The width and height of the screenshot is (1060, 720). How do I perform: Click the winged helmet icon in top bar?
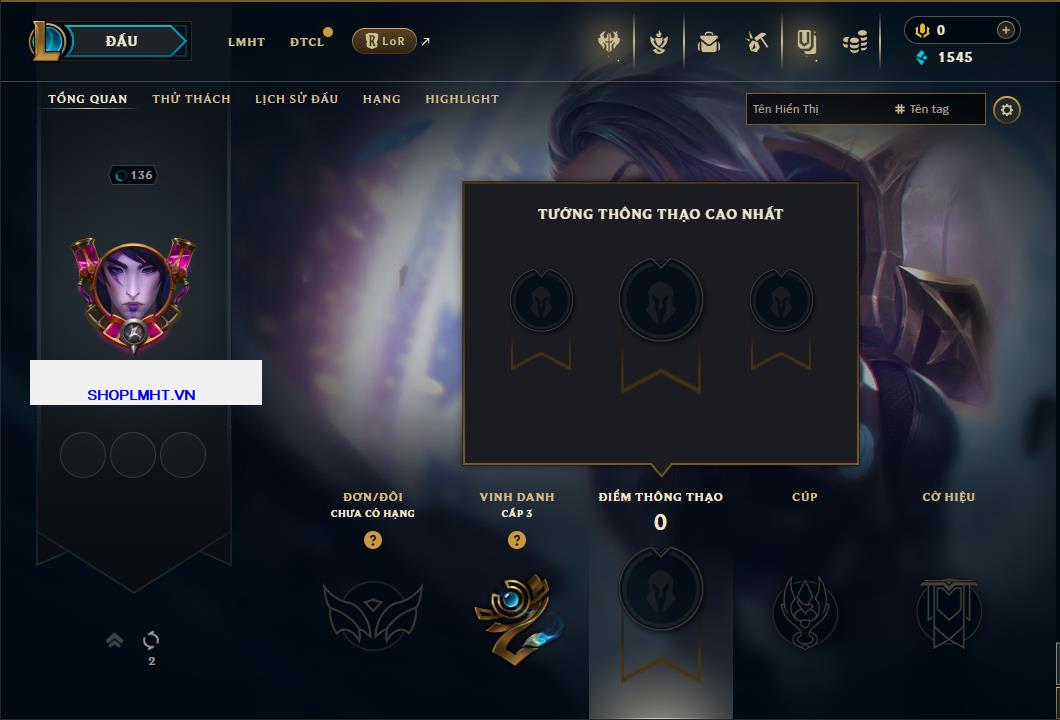coord(609,42)
